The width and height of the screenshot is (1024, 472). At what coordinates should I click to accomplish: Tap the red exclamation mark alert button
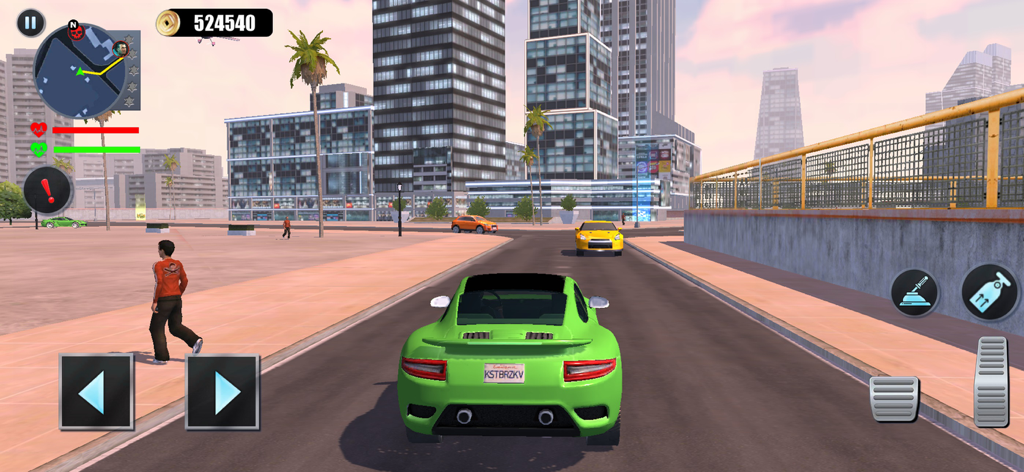pos(47,189)
